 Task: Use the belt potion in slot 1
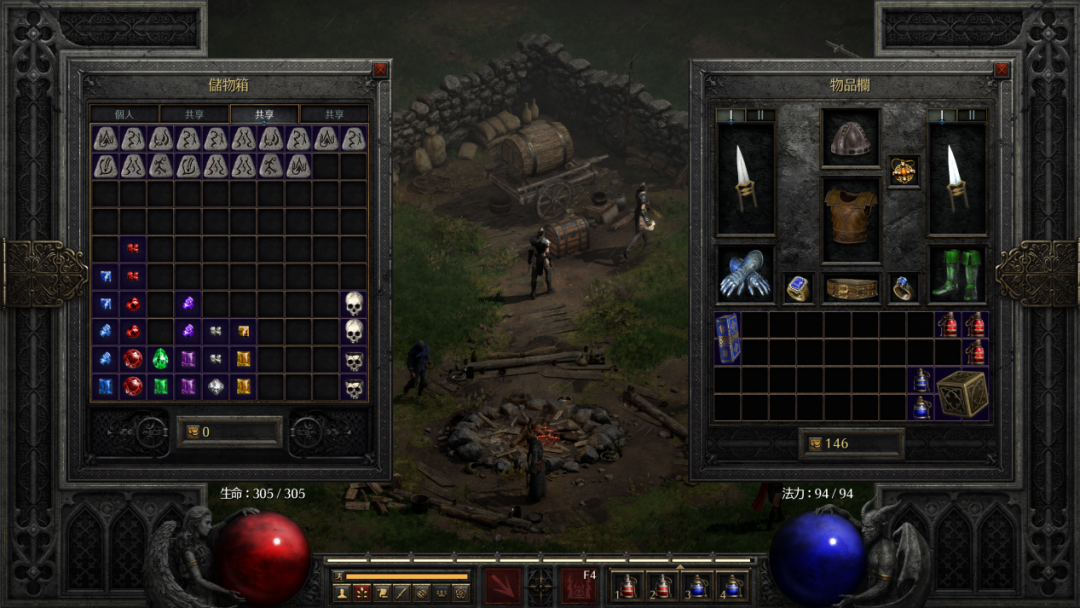pos(629,587)
